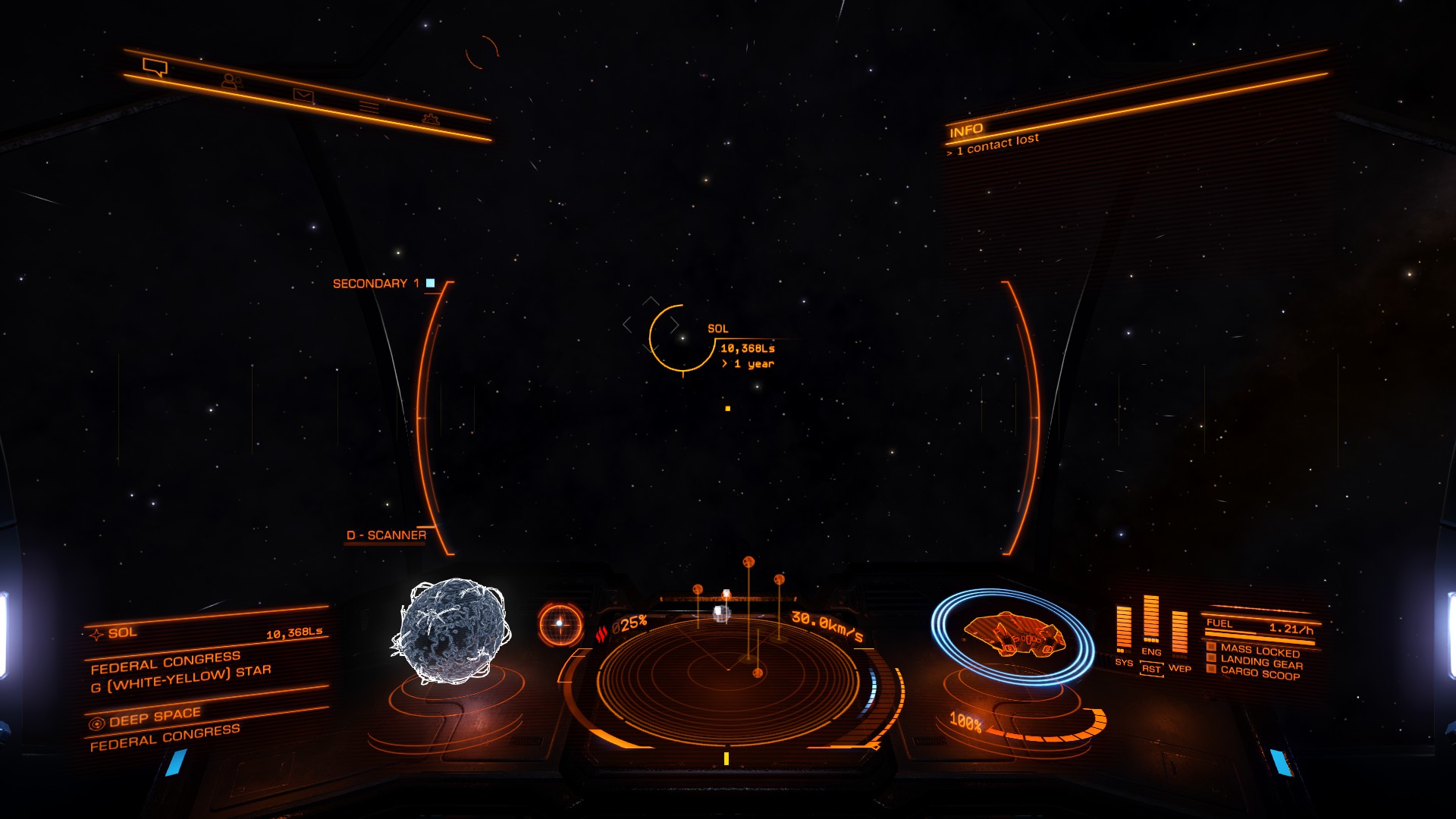
Task: Select the SOL target info row
Action: coord(205,632)
